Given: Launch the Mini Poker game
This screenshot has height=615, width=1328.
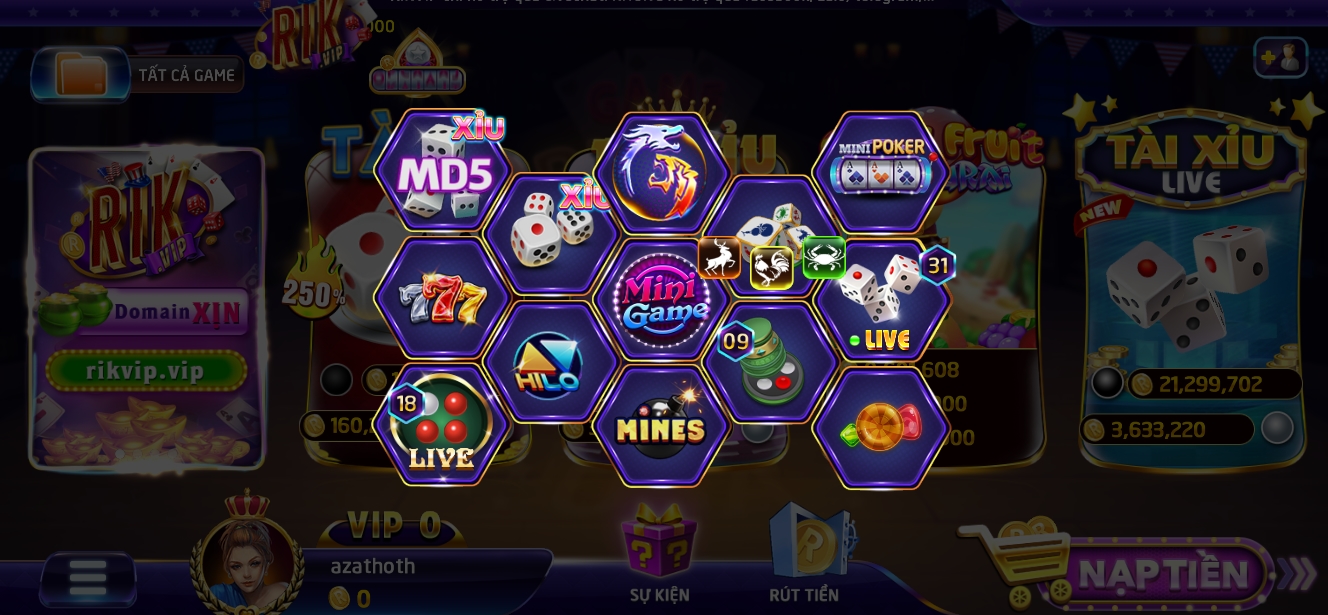Looking at the screenshot, I should click(880, 172).
